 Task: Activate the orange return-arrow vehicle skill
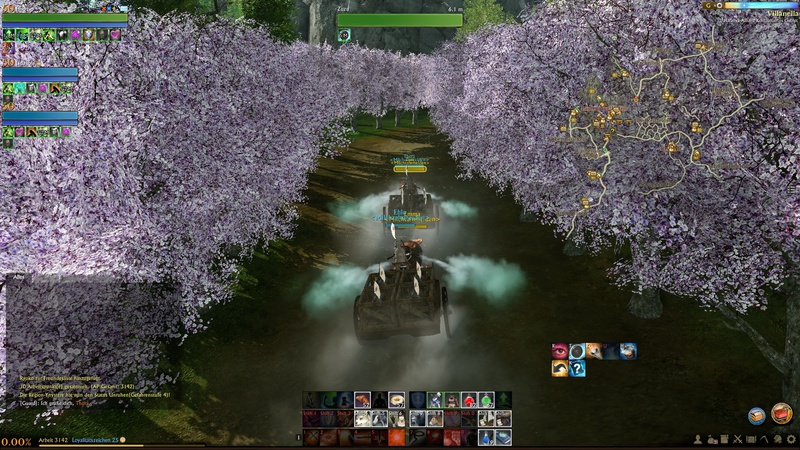click(560, 368)
